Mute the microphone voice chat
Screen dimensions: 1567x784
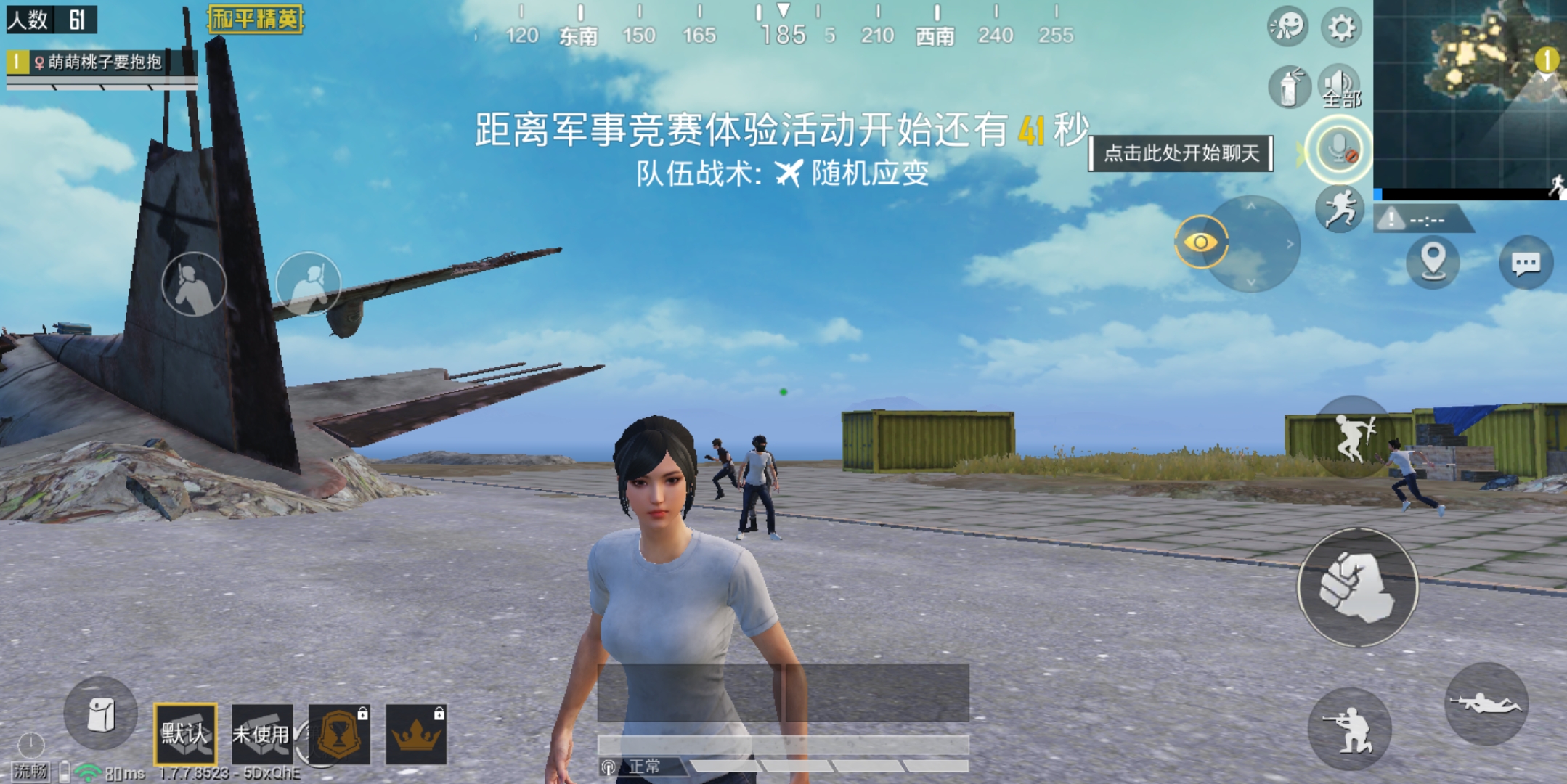pyautogui.click(x=1338, y=149)
